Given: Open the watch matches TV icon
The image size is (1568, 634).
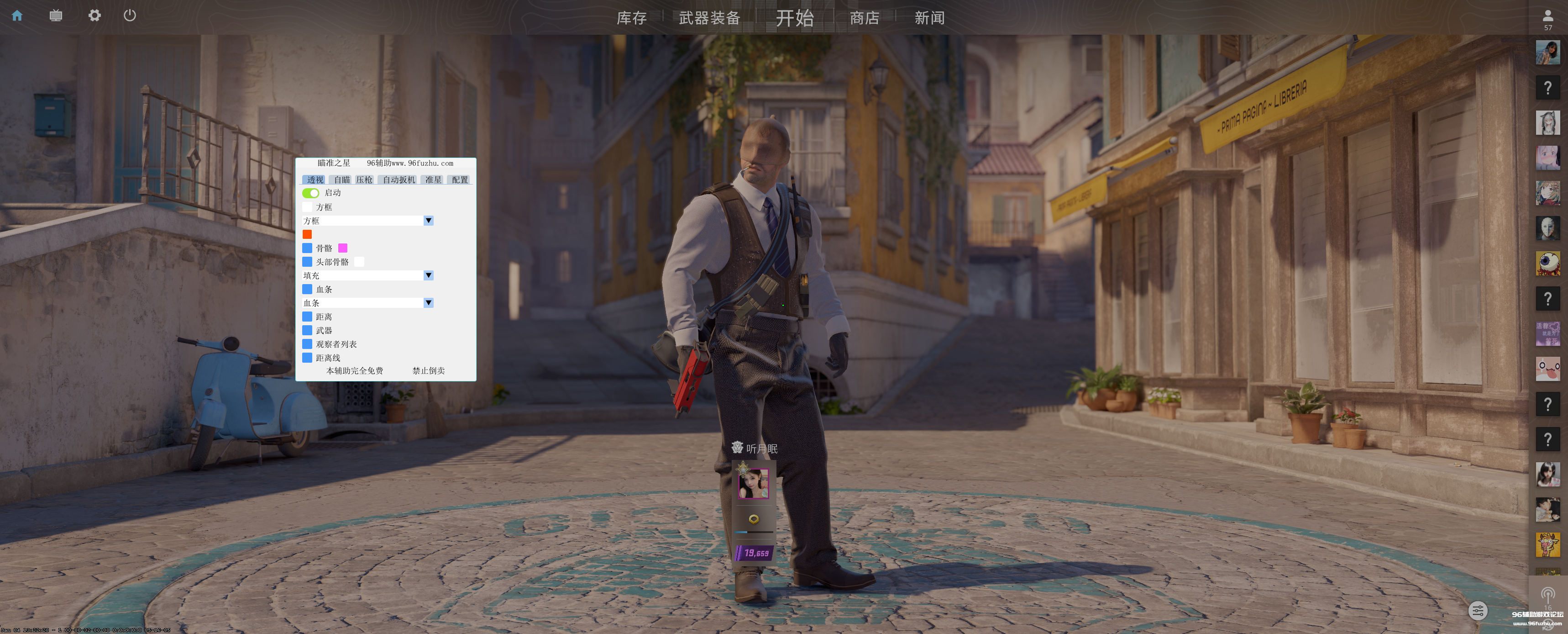Looking at the screenshot, I should pos(55,16).
